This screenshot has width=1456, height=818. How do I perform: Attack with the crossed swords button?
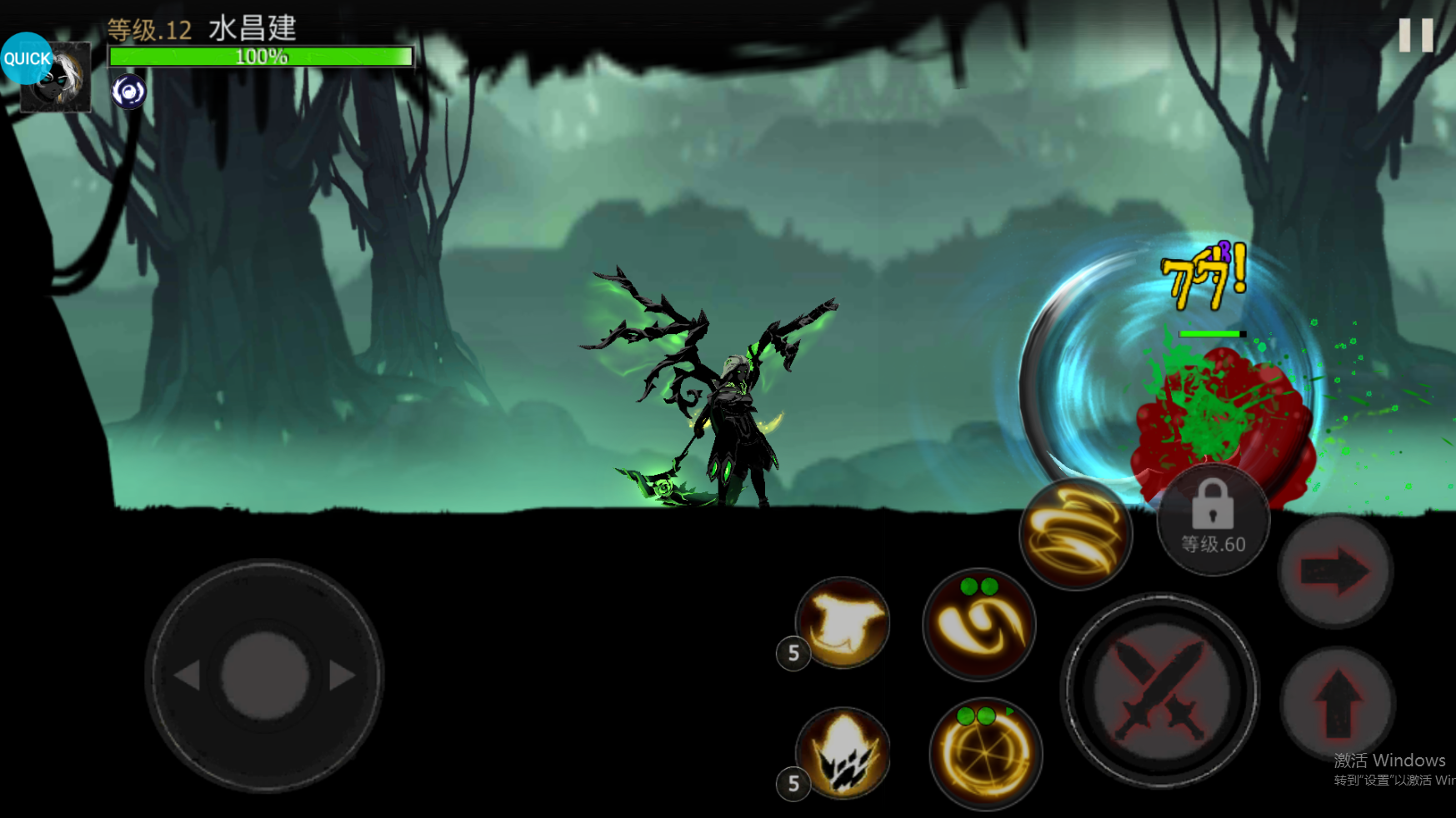coord(1159,691)
